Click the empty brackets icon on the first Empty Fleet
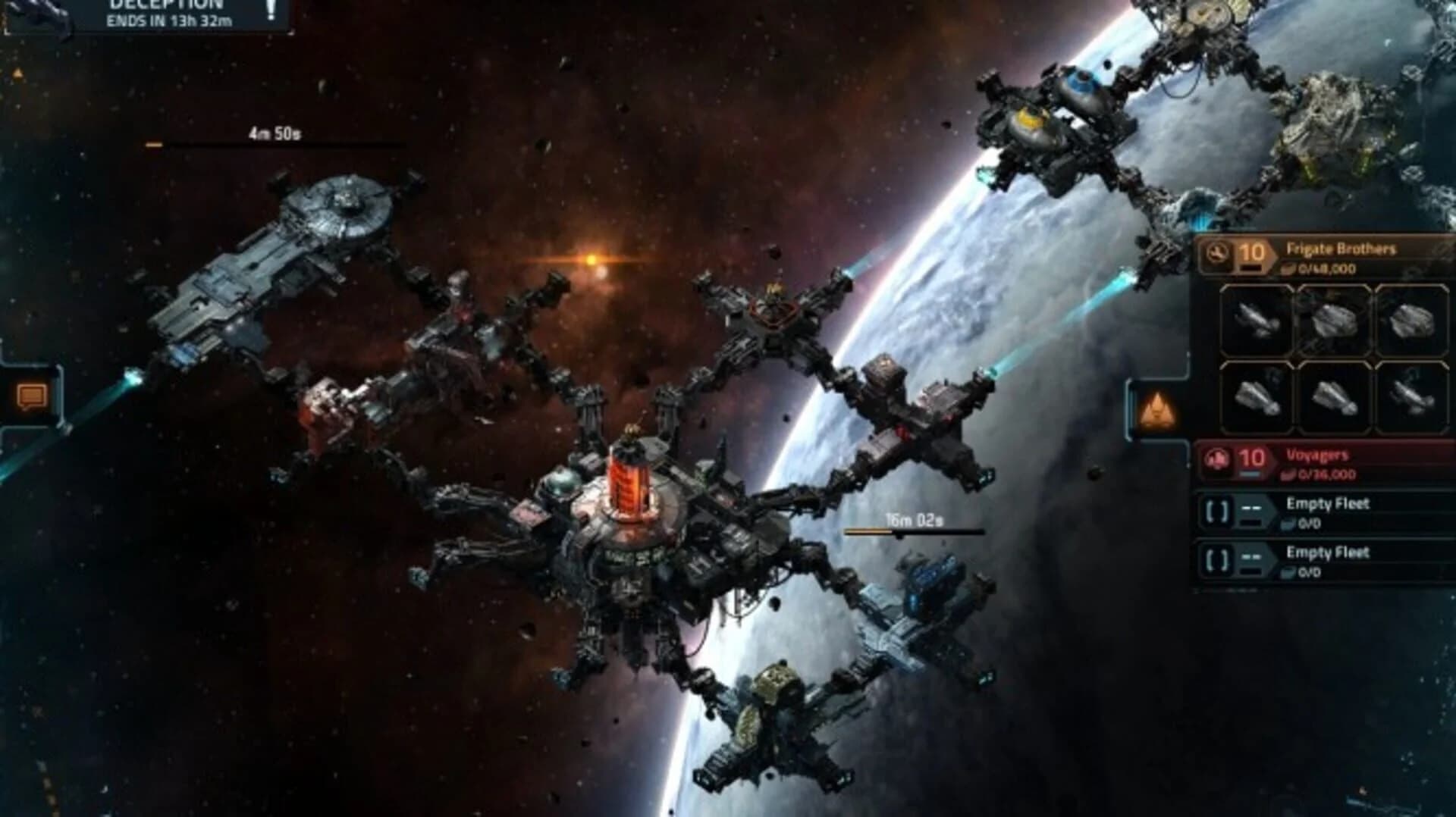The image size is (1456, 817). (x=1218, y=511)
